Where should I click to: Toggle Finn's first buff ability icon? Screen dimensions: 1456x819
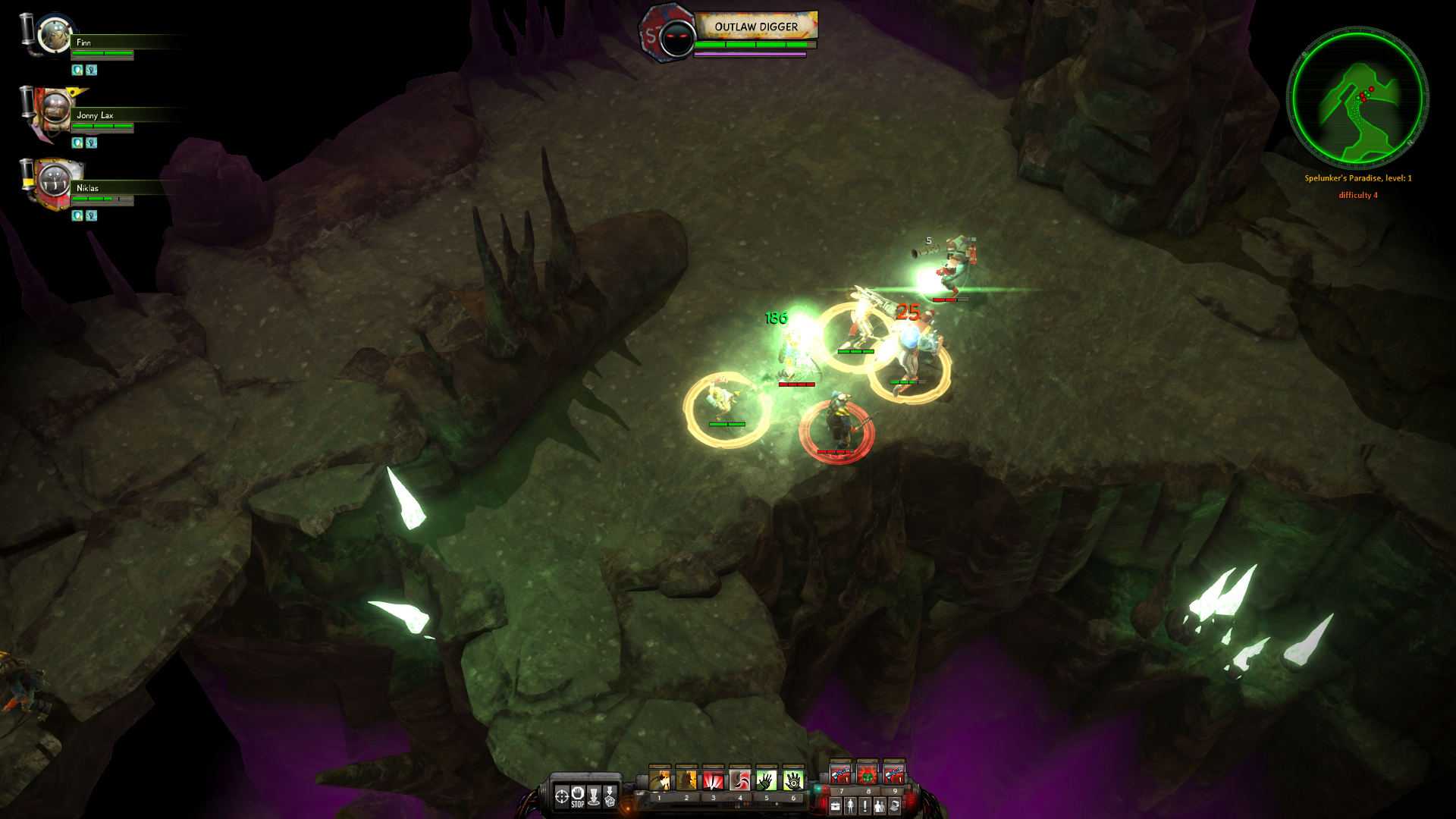click(76, 69)
